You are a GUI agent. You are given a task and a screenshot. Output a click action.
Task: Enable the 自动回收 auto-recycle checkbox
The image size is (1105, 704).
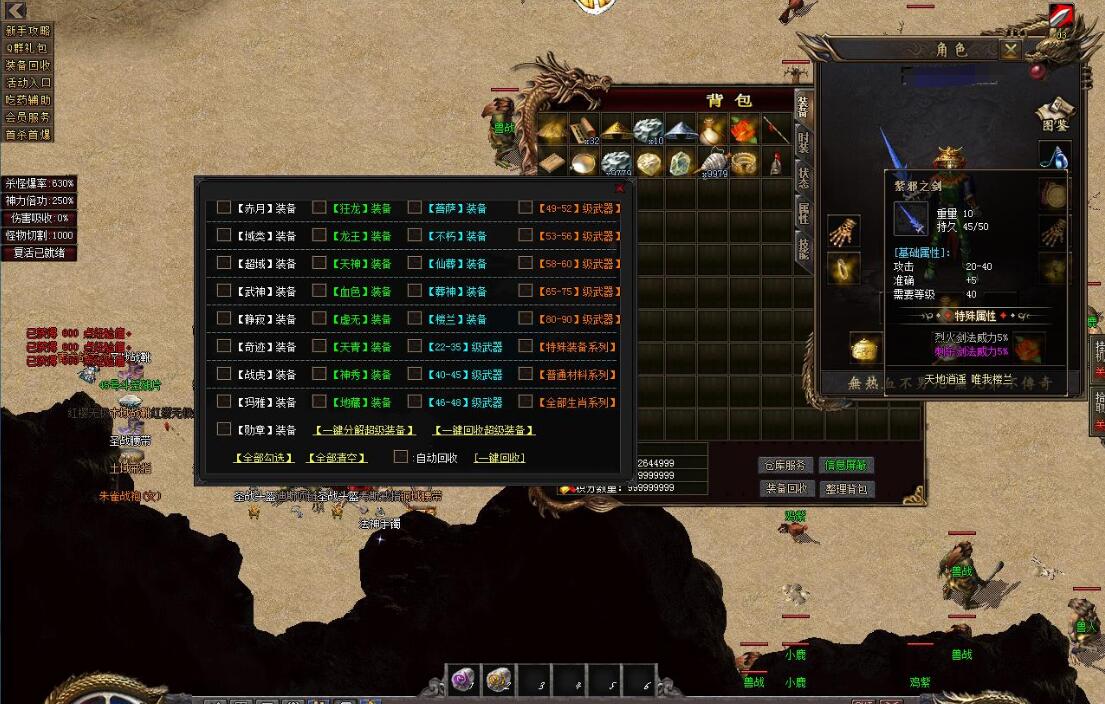coord(401,457)
